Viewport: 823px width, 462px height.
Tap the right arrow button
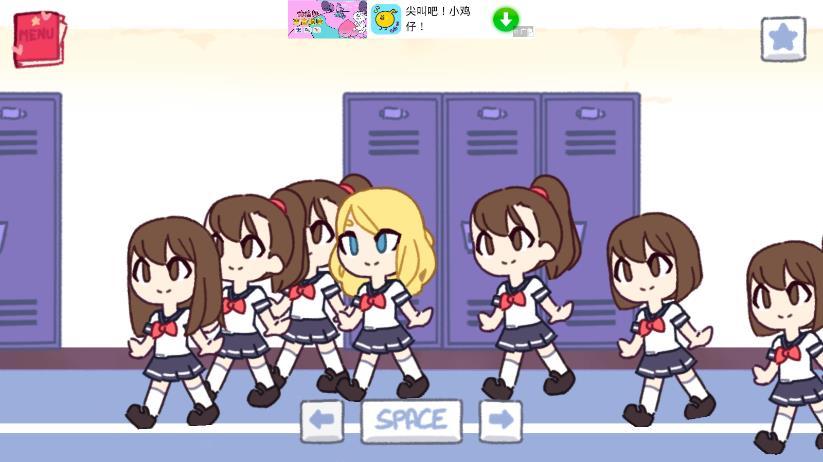point(500,421)
